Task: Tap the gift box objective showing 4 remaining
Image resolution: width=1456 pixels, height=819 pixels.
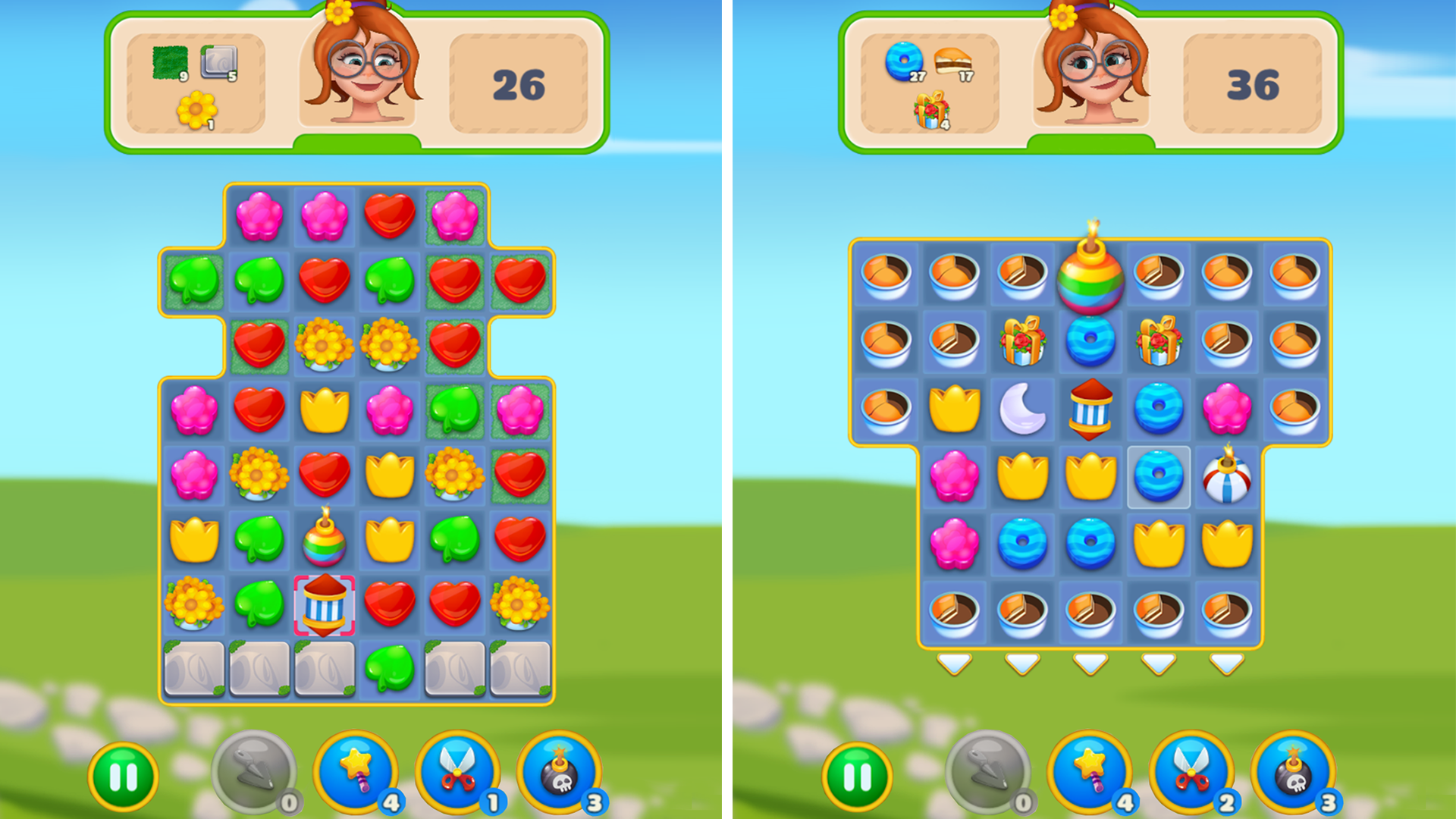Action: (931, 111)
